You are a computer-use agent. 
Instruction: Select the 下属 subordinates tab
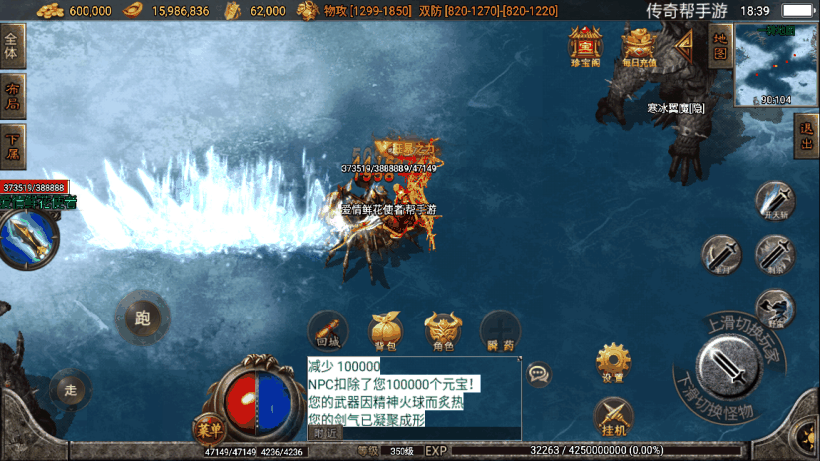click(12, 146)
